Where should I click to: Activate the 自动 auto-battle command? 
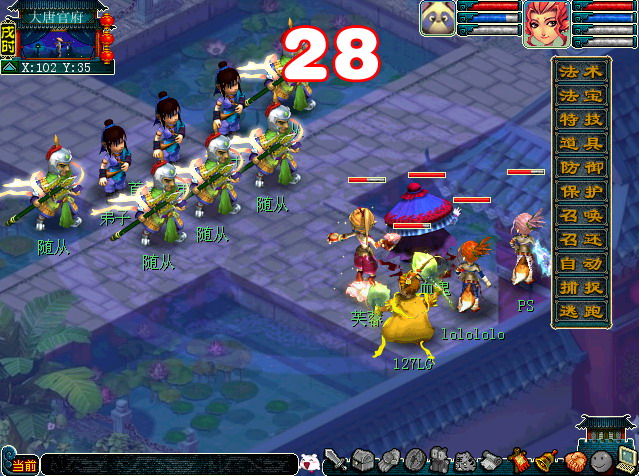point(581,263)
